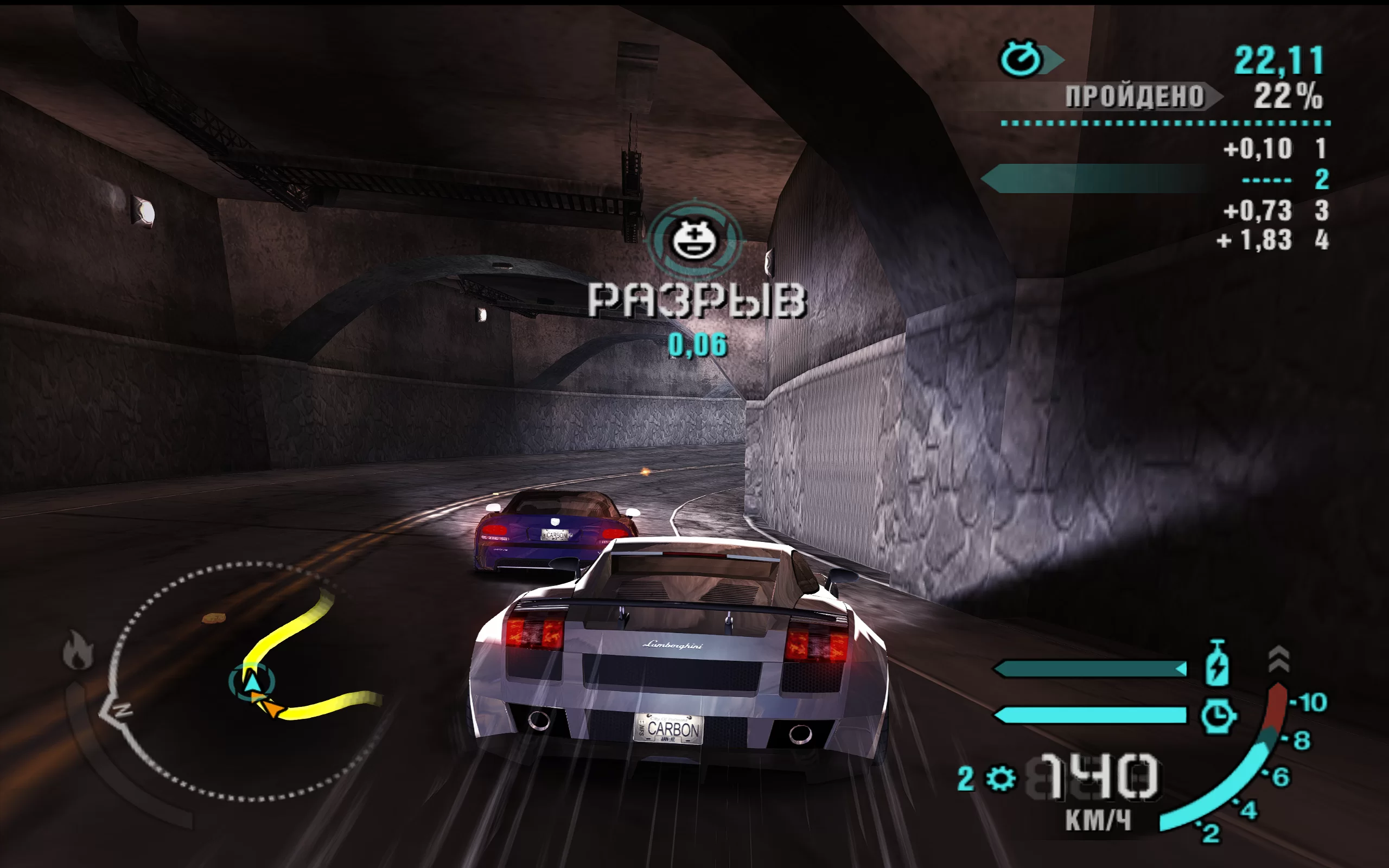The image size is (1389, 868).
Task: Click the crew member face icon
Action: tap(694, 239)
